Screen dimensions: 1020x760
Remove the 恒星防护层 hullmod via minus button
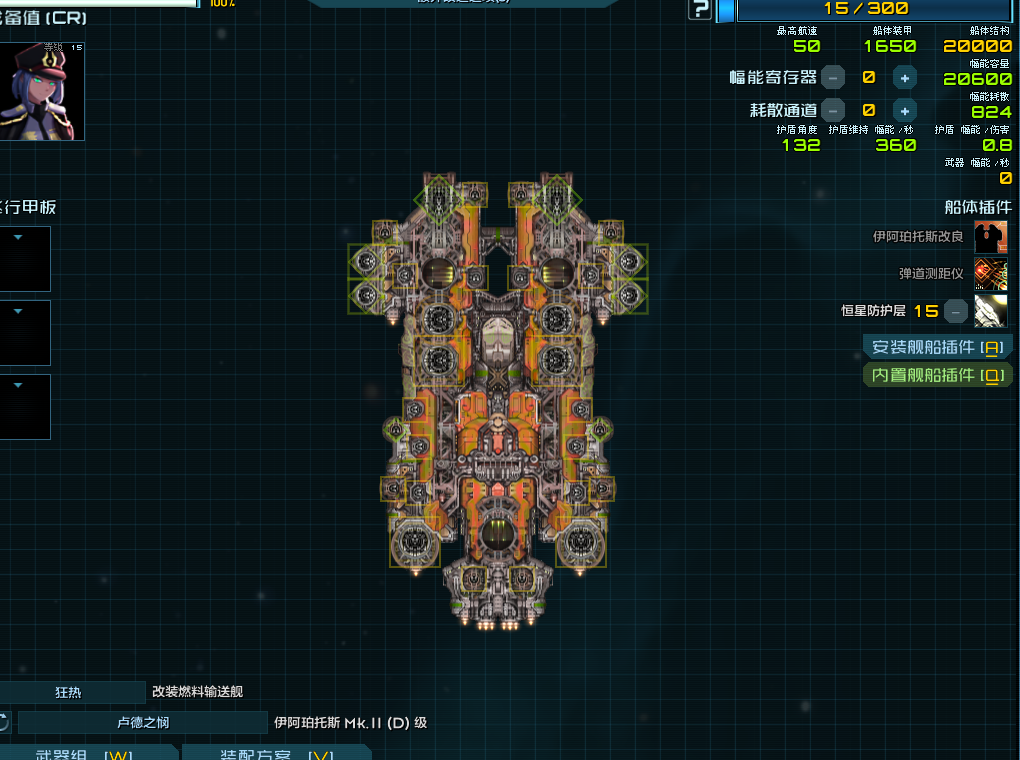pyautogui.click(x=956, y=310)
